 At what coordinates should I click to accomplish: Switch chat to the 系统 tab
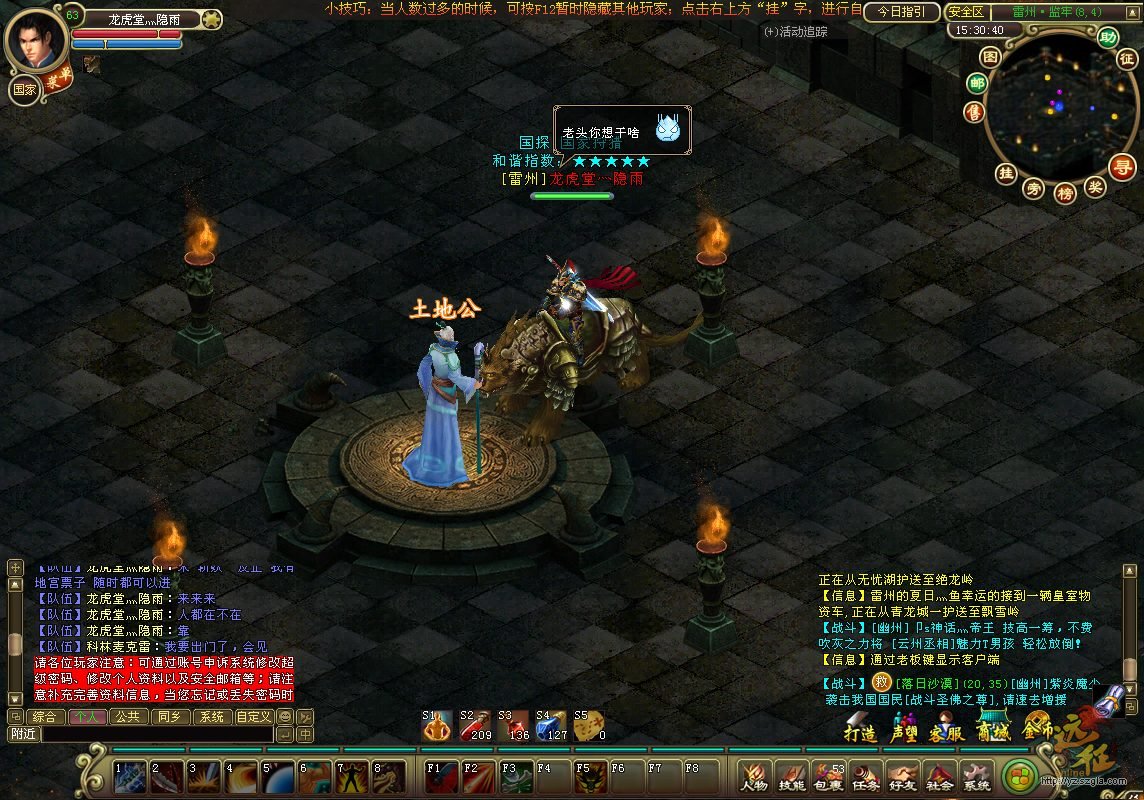(209, 716)
